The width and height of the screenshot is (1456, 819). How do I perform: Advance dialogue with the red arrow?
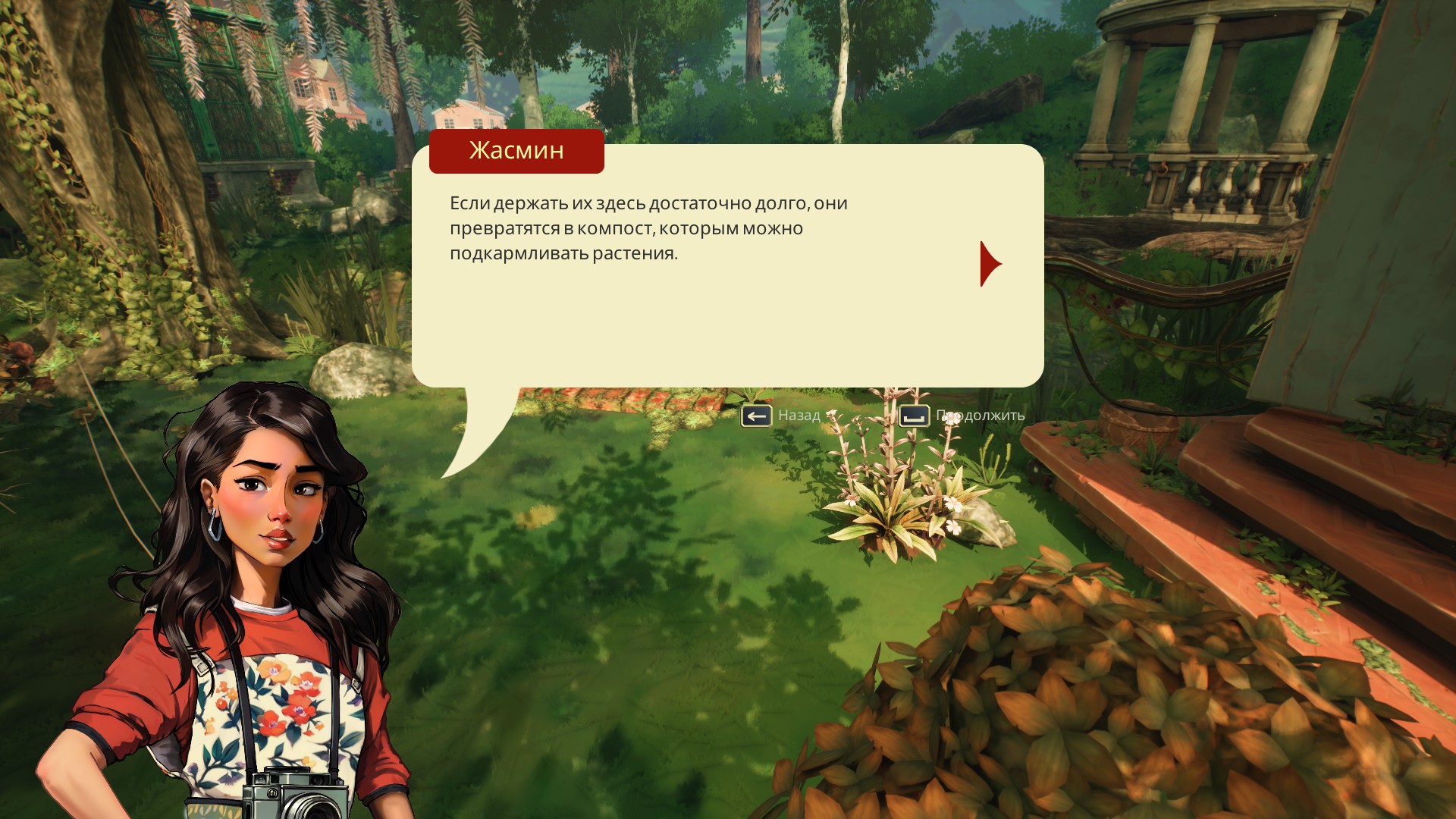[989, 264]
